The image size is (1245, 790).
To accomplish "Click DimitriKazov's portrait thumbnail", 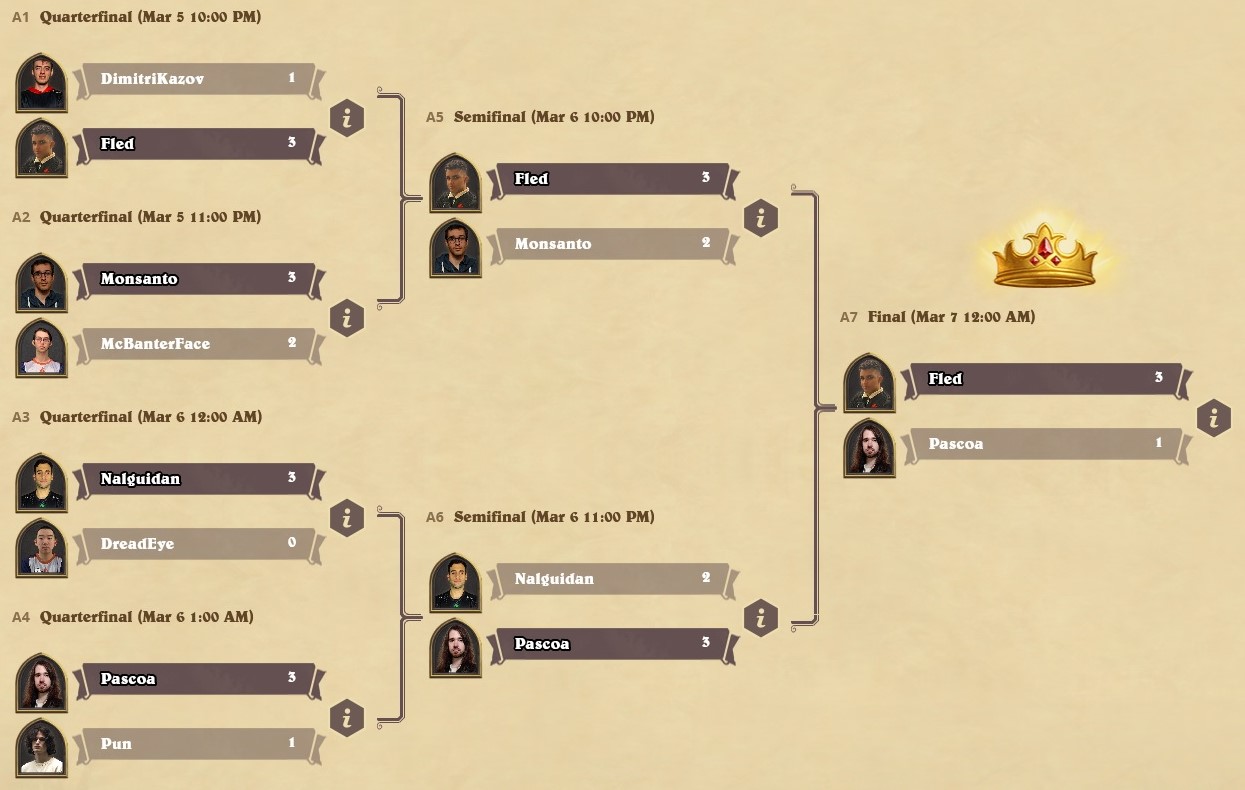I will click(42, 82).
